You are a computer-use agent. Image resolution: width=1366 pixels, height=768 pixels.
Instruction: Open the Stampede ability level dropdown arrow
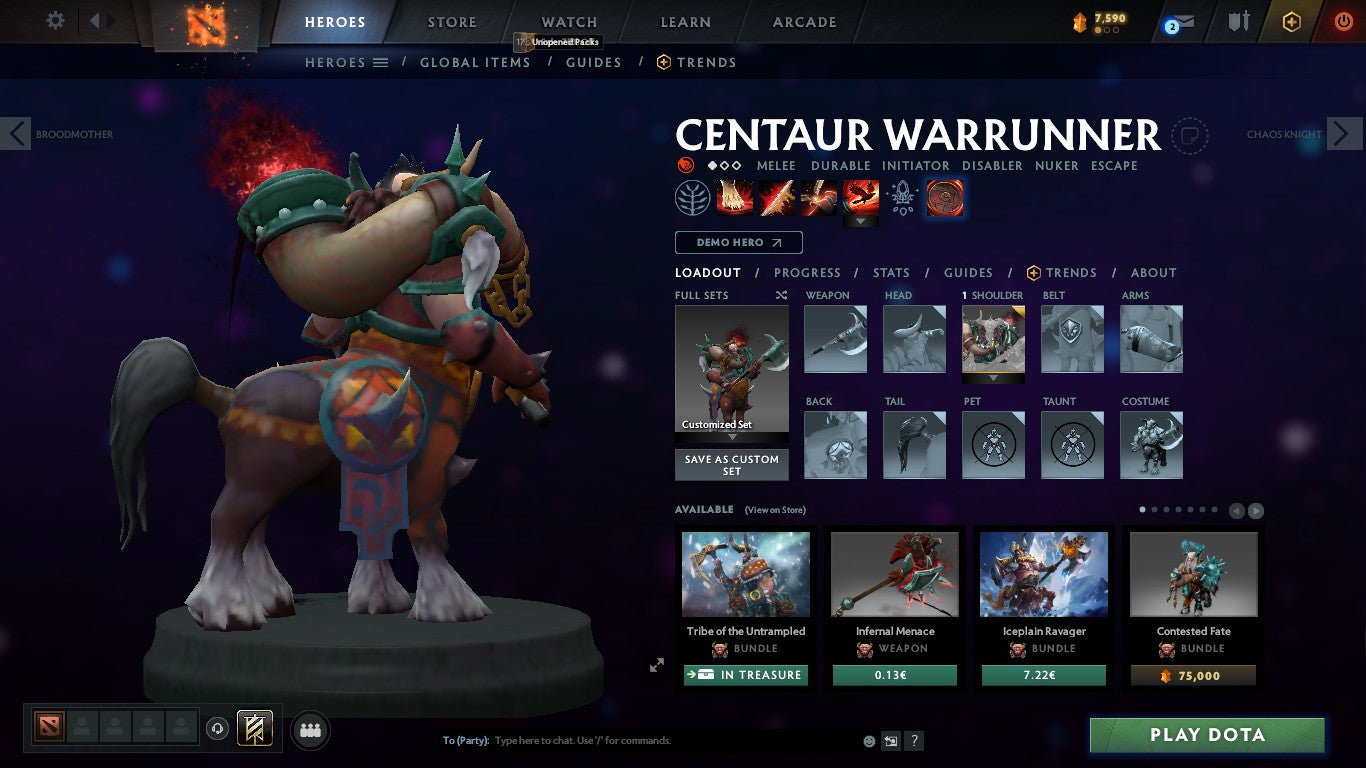click(x=861, y=218)
